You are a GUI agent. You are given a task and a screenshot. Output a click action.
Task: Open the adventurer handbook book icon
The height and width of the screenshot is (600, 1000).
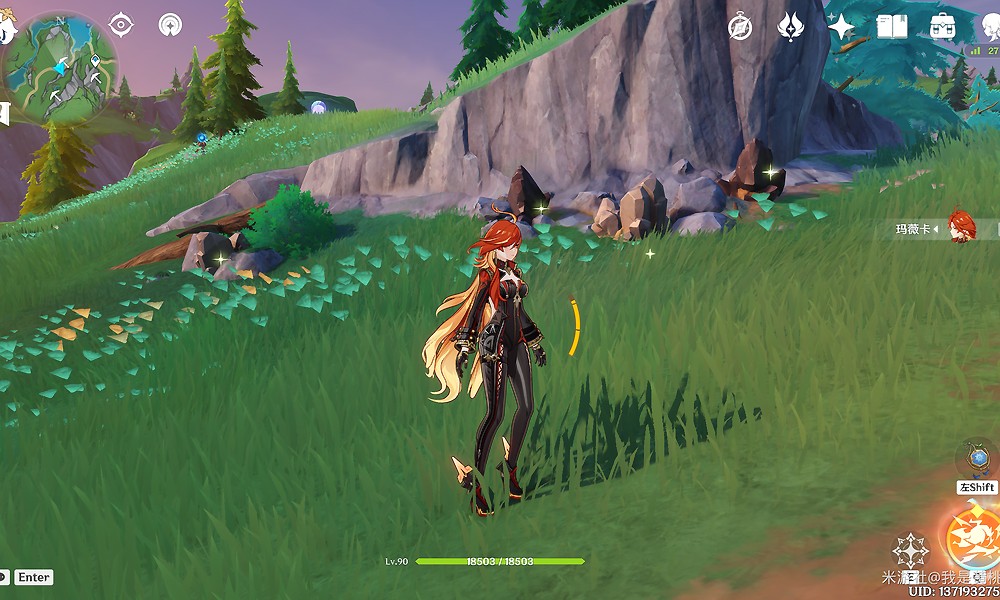pos(891,26)
